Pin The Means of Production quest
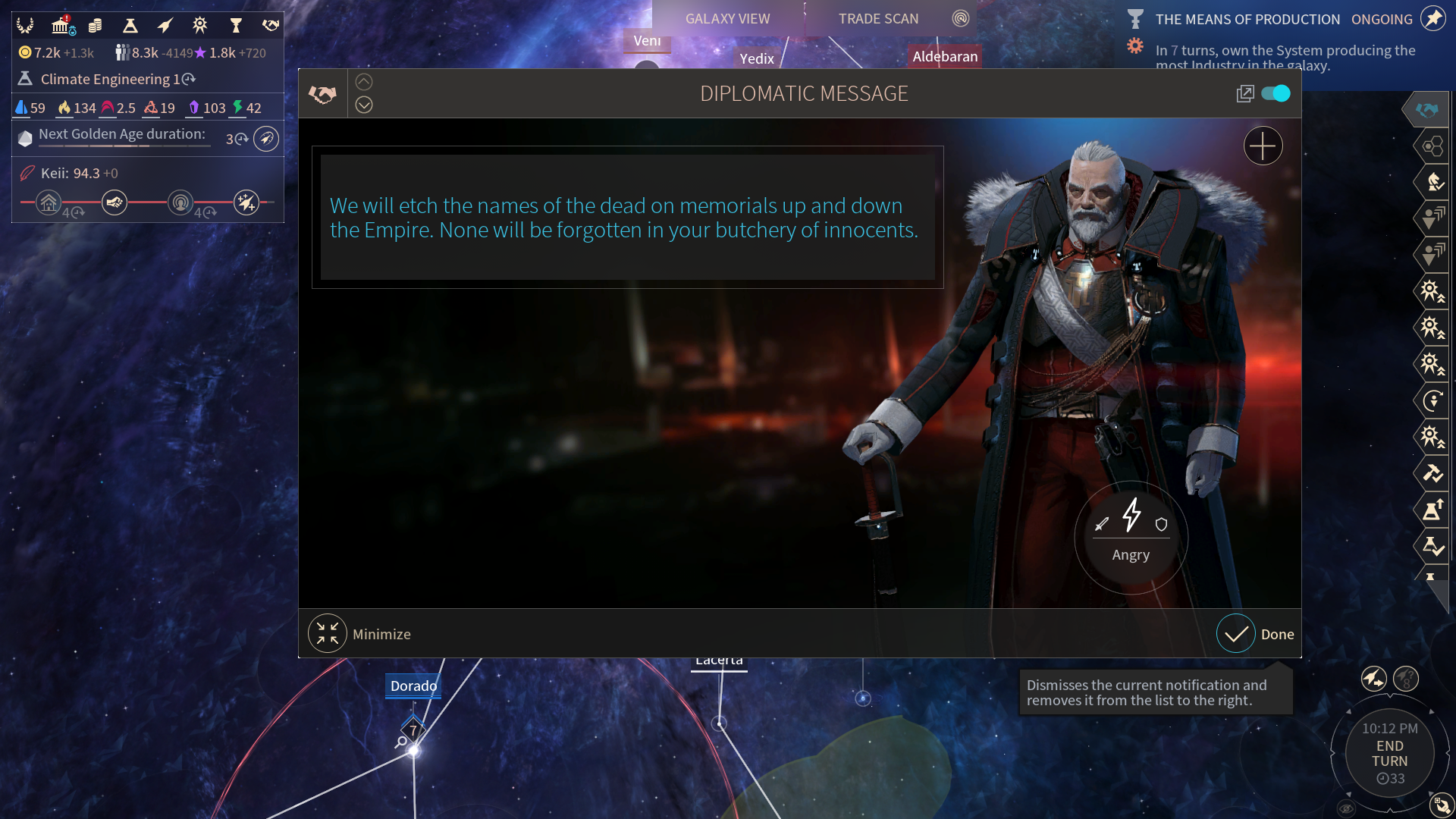Image resolution: width=1456 pixels, height=819 pixels. point(1433,18)
